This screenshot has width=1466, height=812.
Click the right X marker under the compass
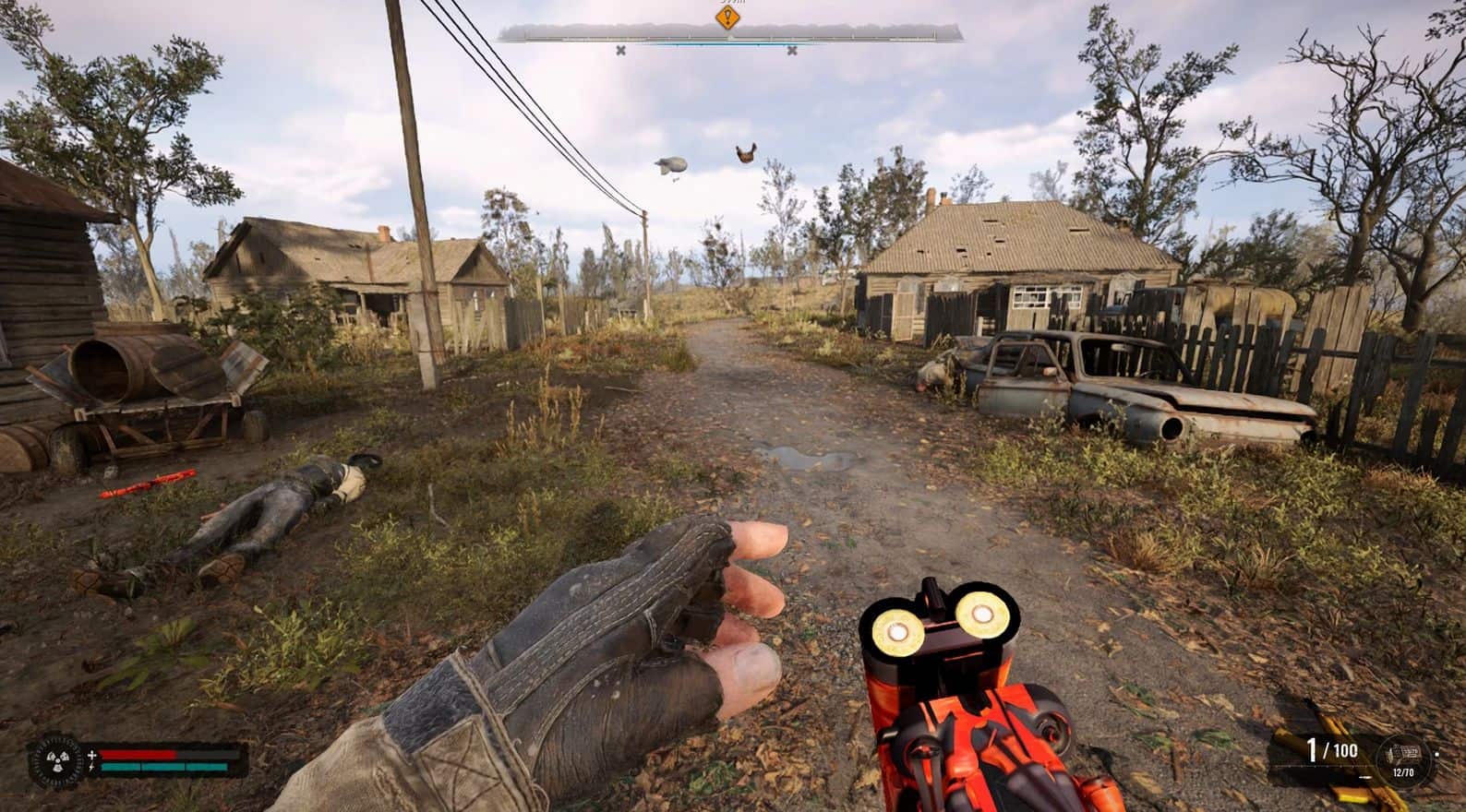[792, 51]
